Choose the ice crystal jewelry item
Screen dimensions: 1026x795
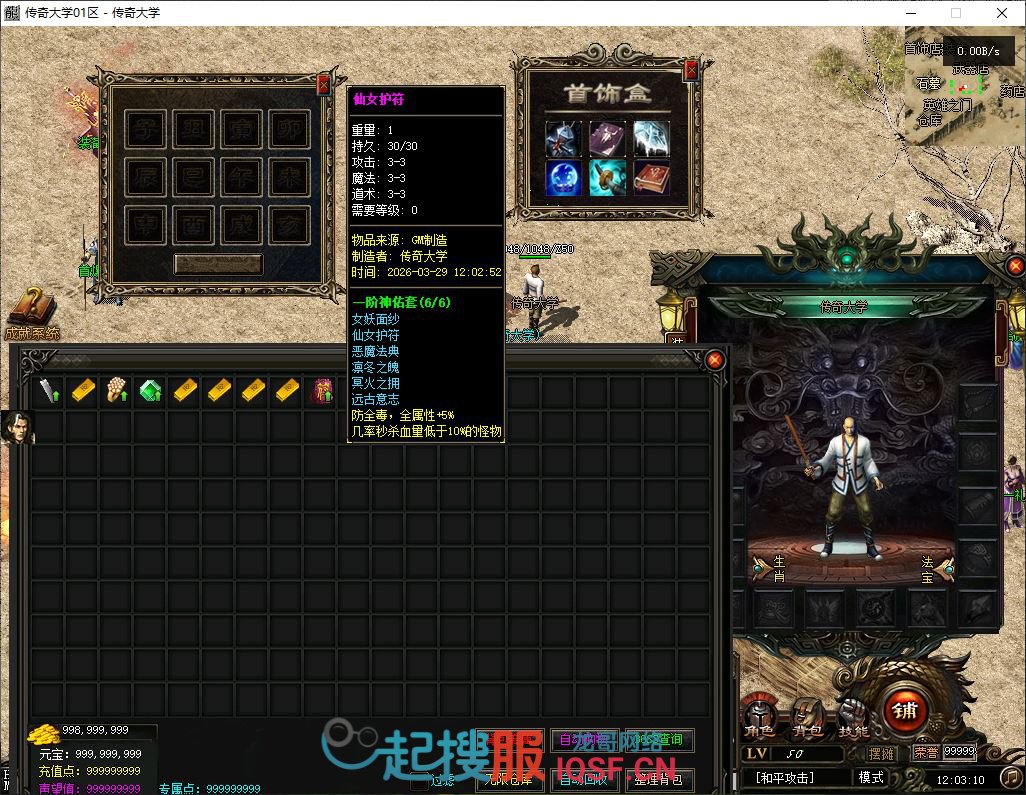651,139
